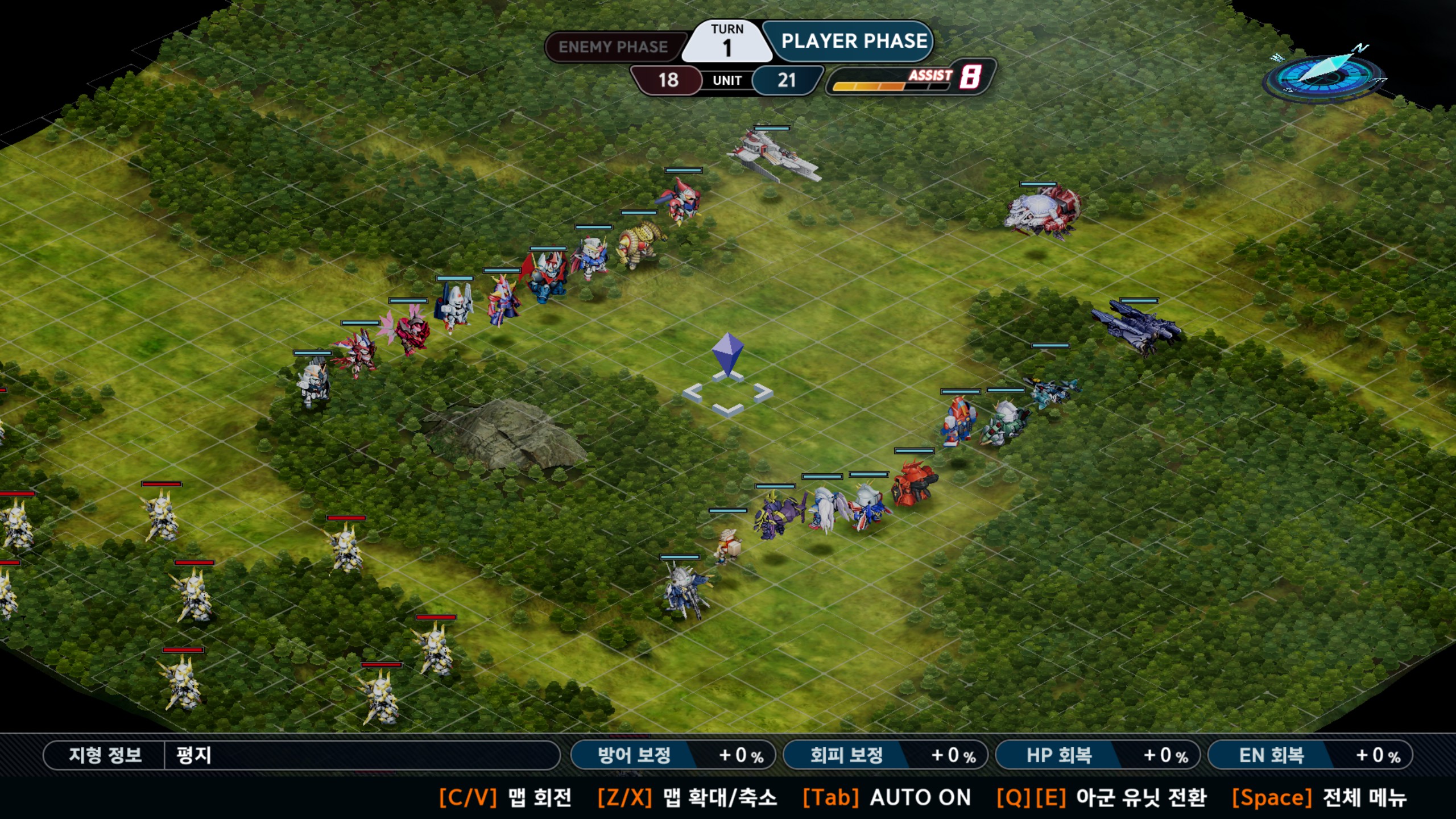The height and width of the screenshot is (819, 1456).
Task: Choose the dark purple battleship unit
Action: (x=1136, y=326)
